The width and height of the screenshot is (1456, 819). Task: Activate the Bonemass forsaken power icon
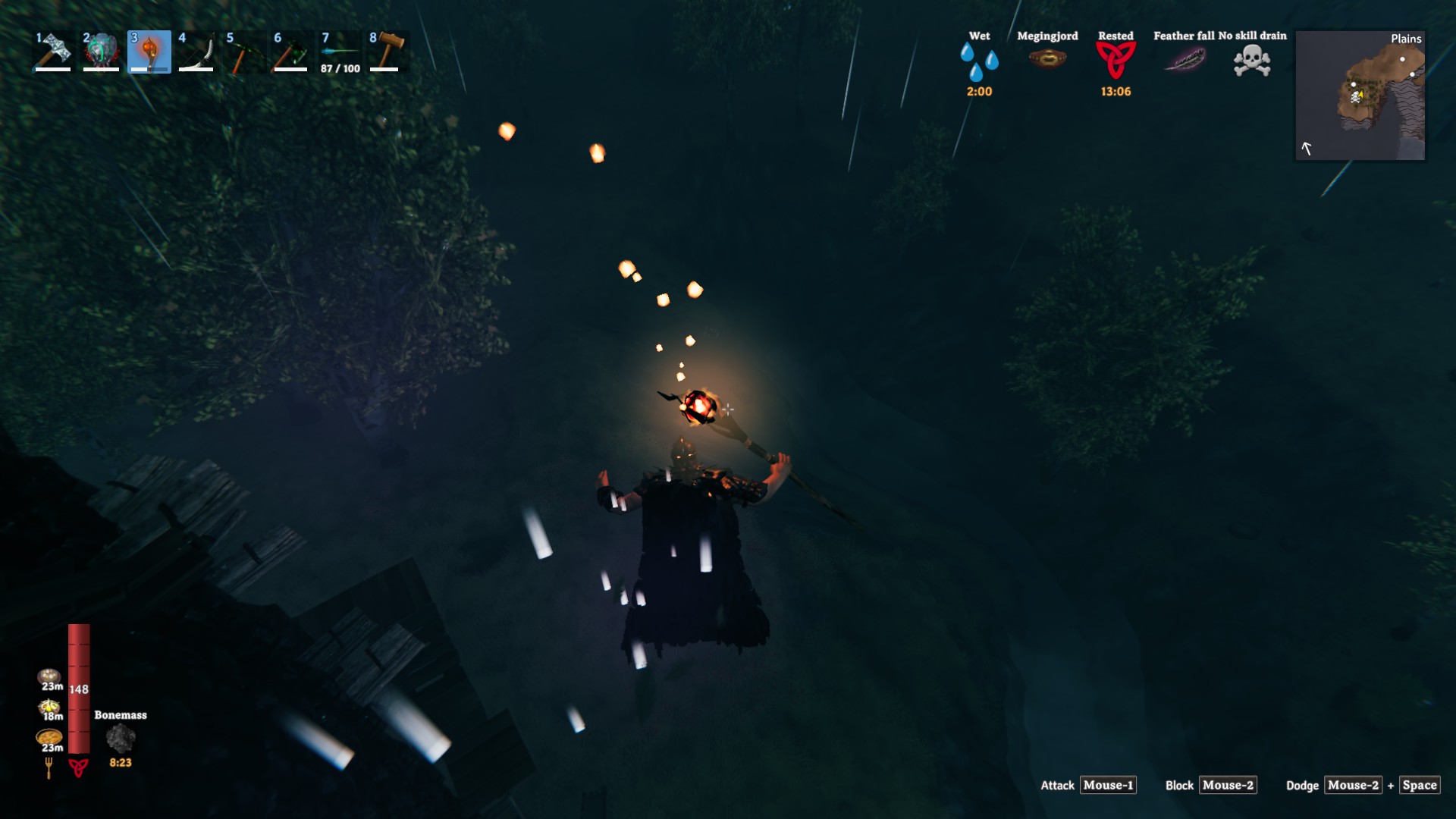coord(121,738)
